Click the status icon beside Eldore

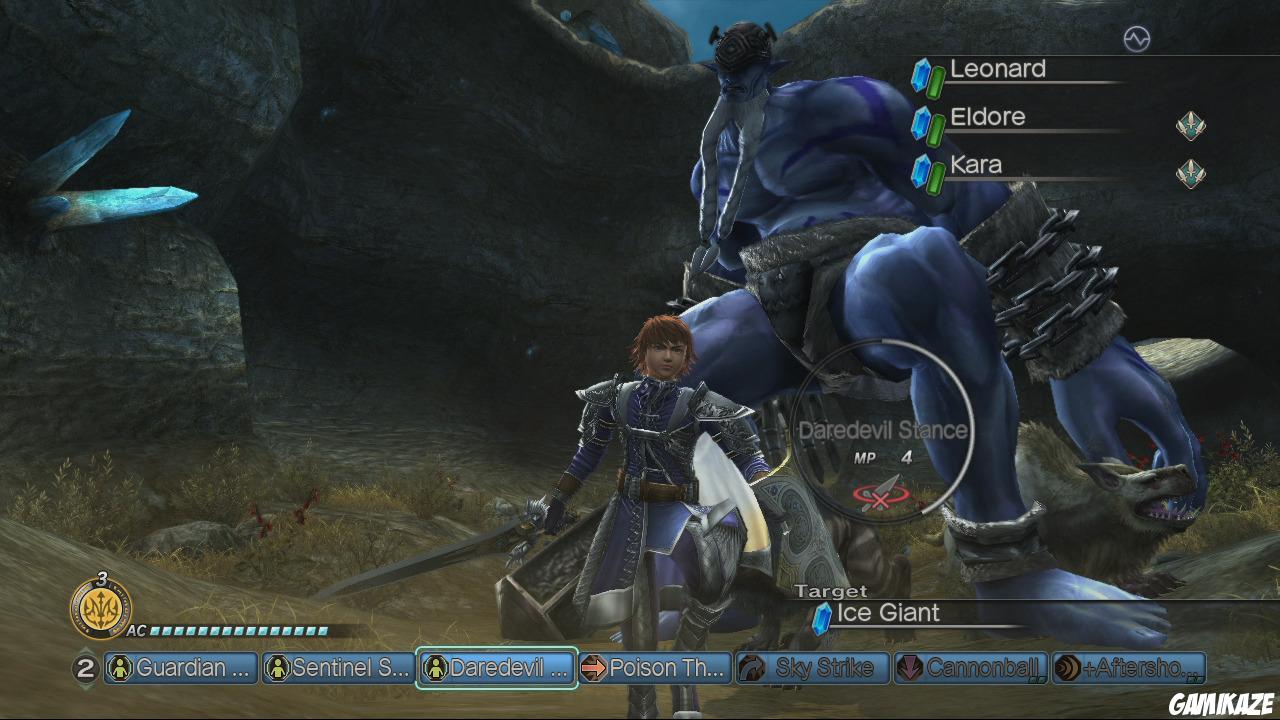(1190, 125)
